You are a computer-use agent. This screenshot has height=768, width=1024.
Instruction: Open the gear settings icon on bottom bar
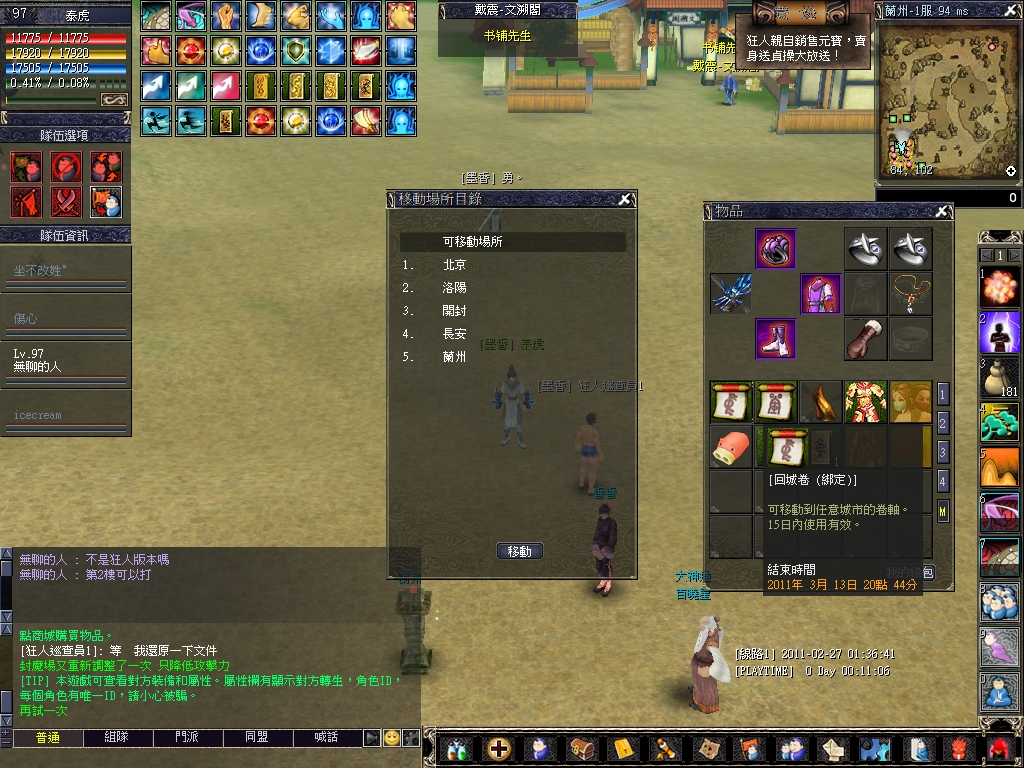point(875,748)
